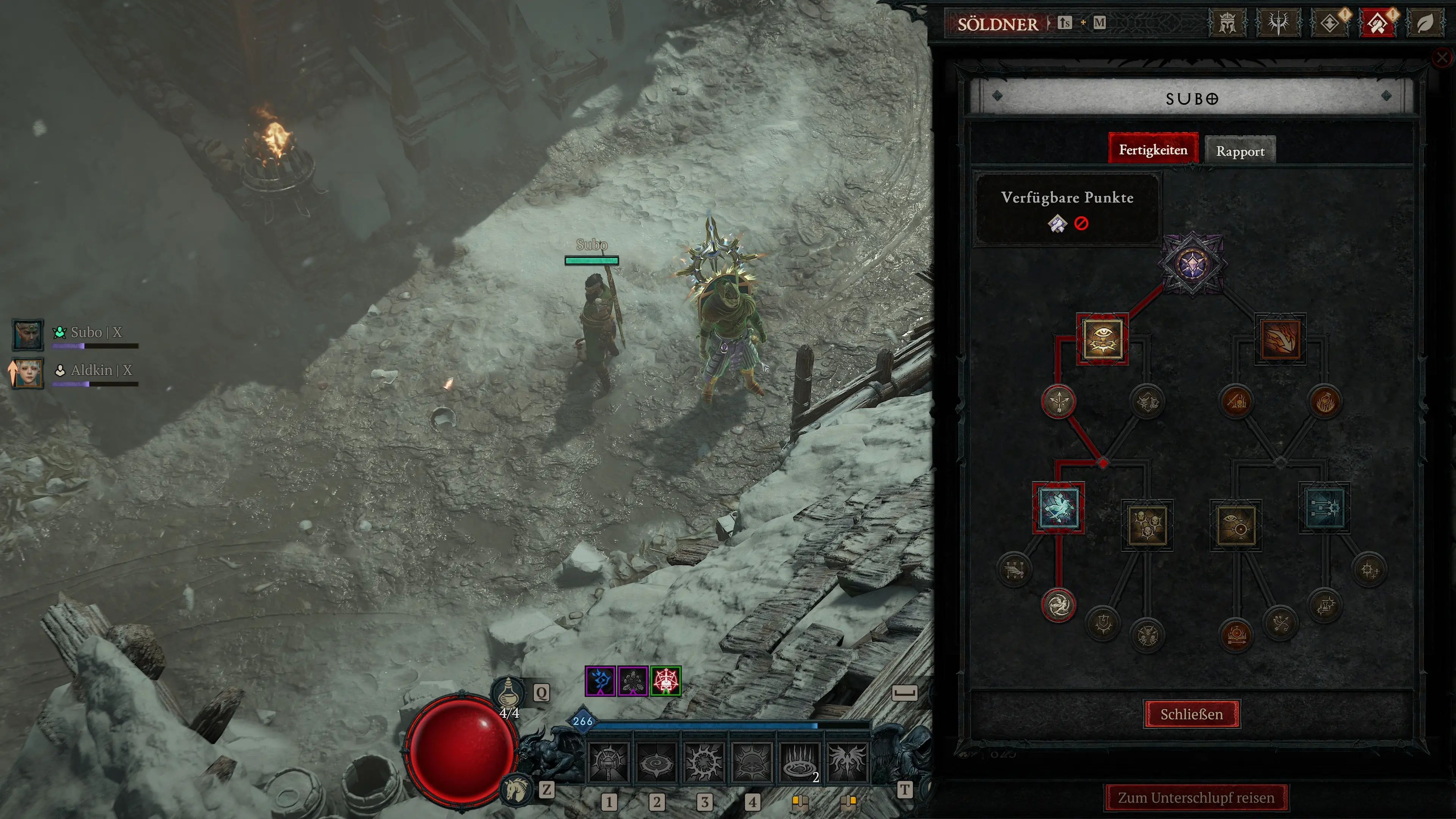Screen dimensions: 1456x819
Task: Choose the orange flame claw skill node
Action: 1280,339
